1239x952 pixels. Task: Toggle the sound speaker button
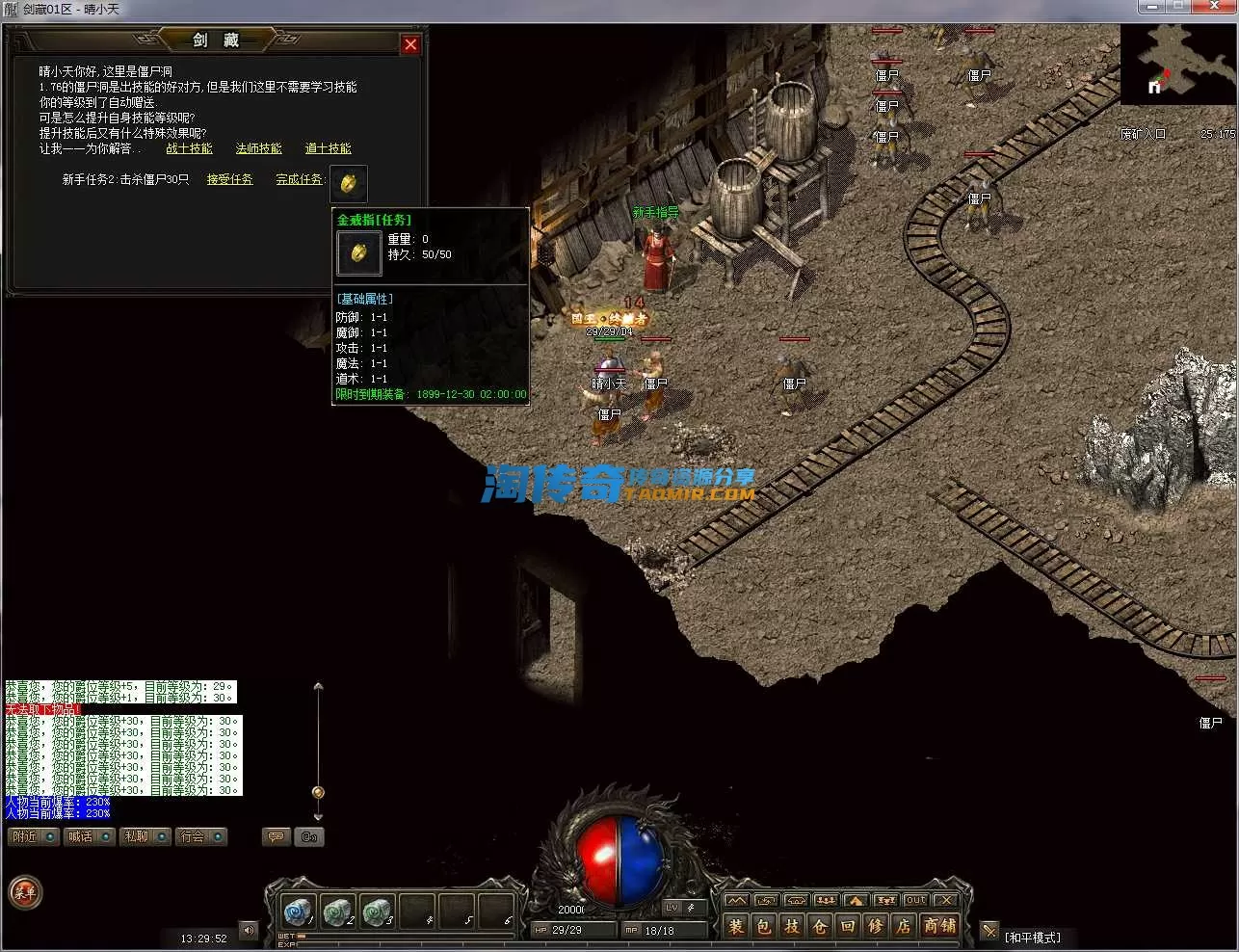(249, 931)
